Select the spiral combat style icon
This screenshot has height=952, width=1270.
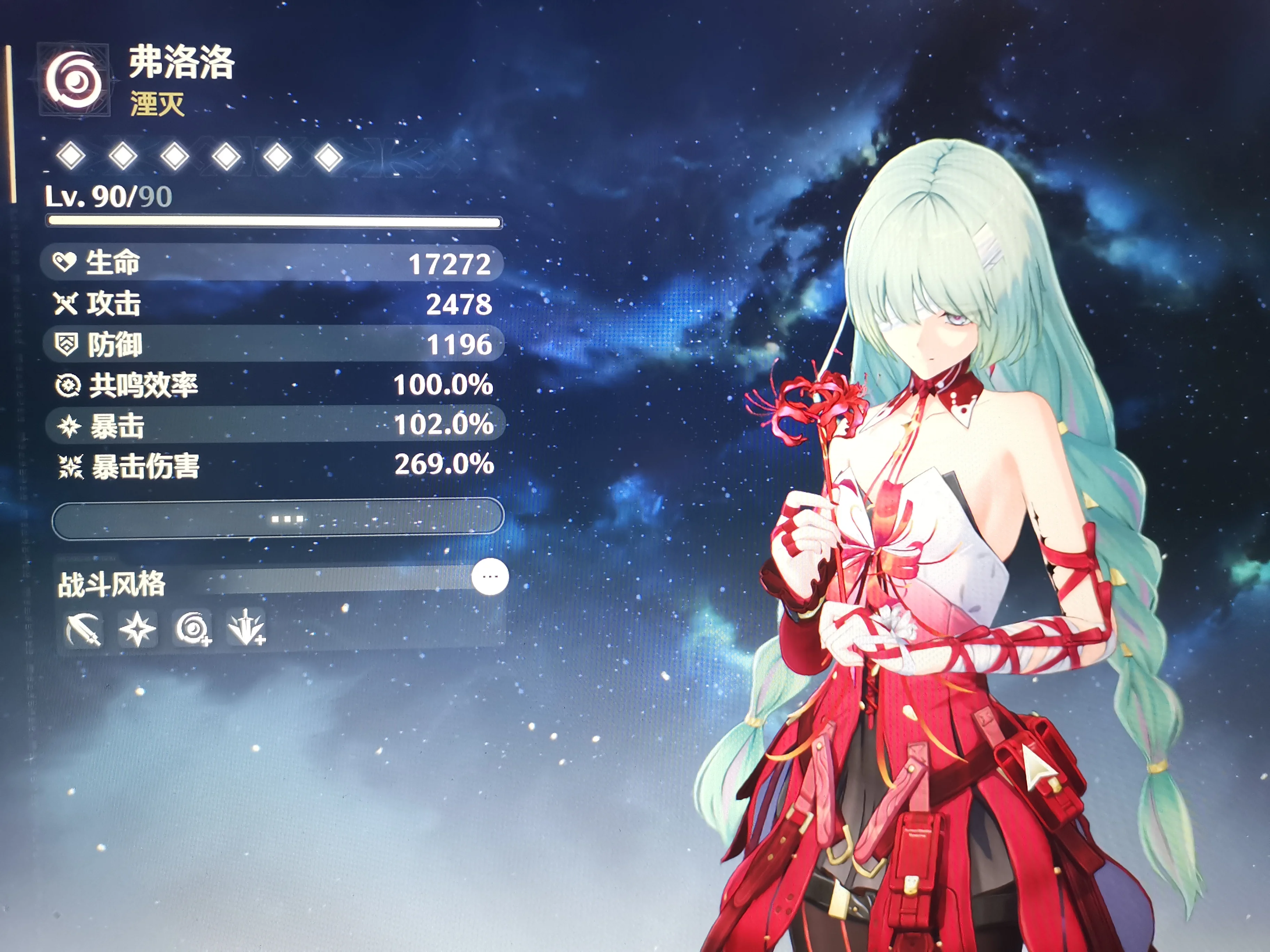tap(193, 628)
